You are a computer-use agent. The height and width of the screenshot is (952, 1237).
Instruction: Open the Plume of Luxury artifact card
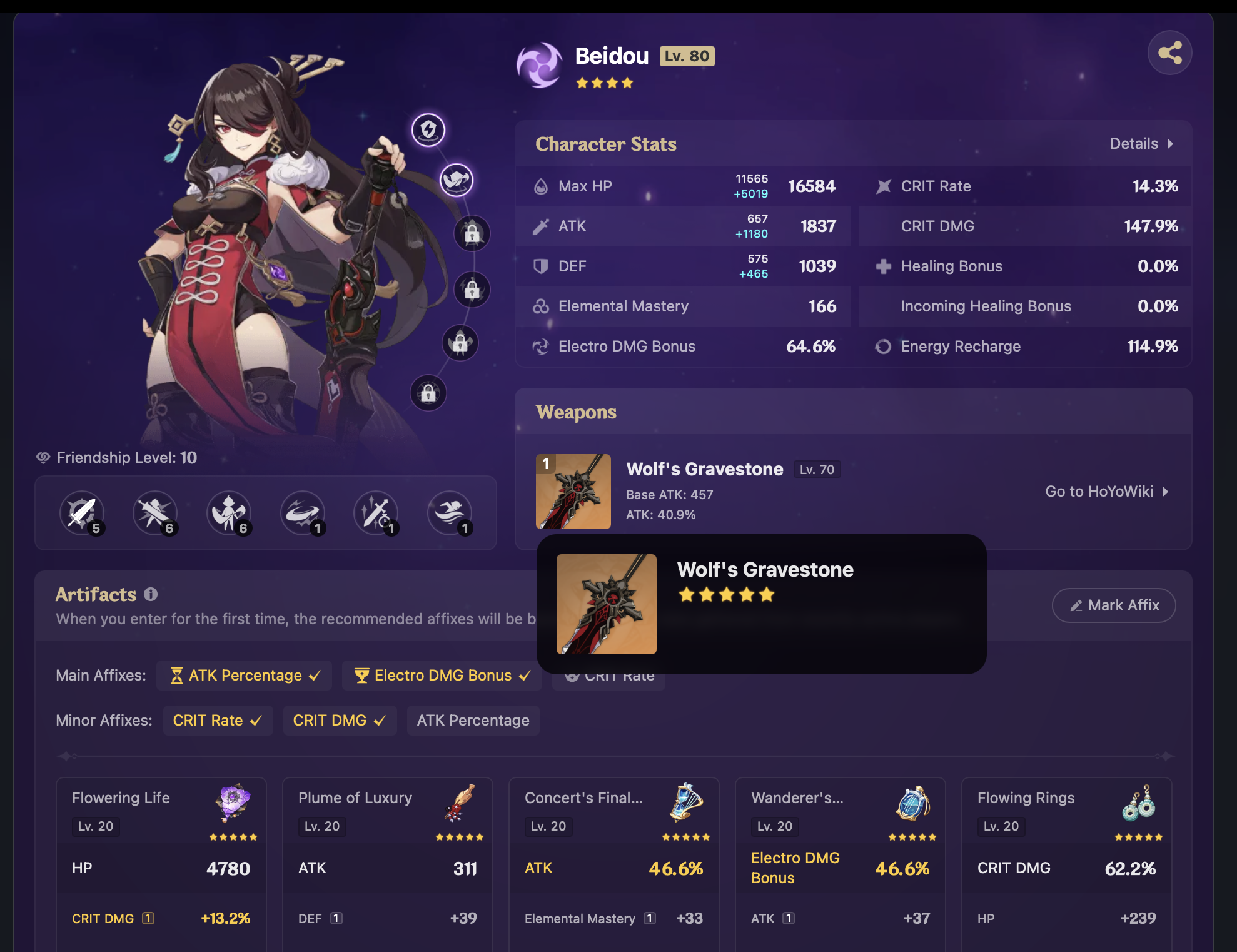click(388, 863)
